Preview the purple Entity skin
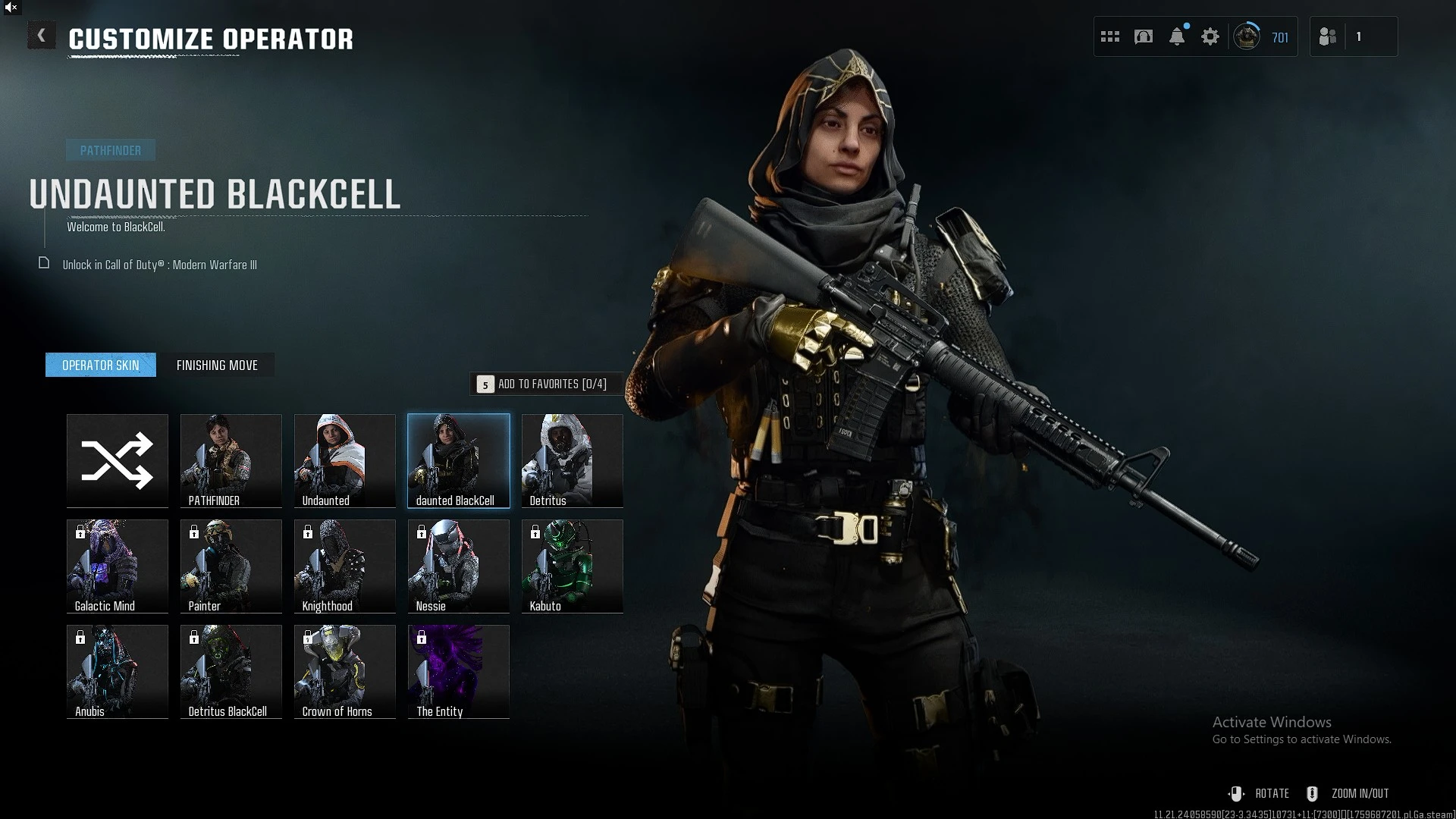The height and width of the screenshot is (819, 1456). [x=459, y=671]
